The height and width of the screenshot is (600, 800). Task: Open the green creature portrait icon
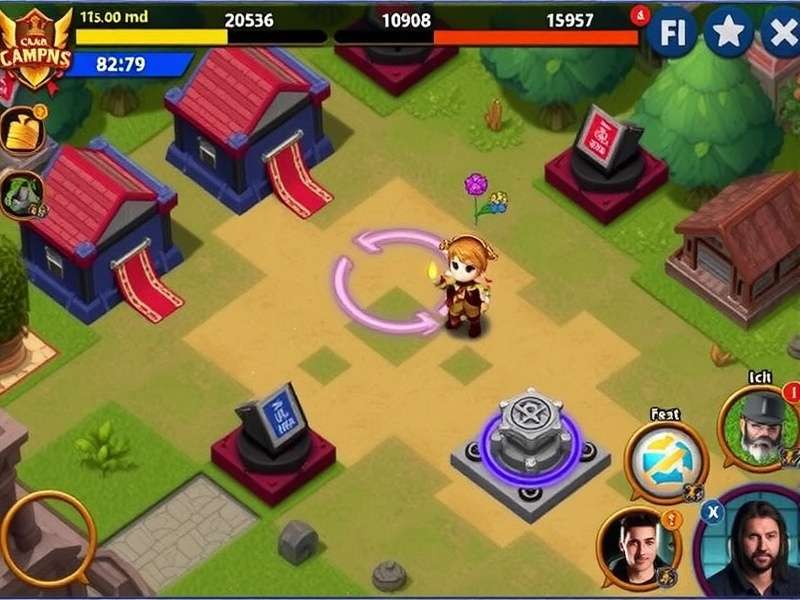pos(20,194)
